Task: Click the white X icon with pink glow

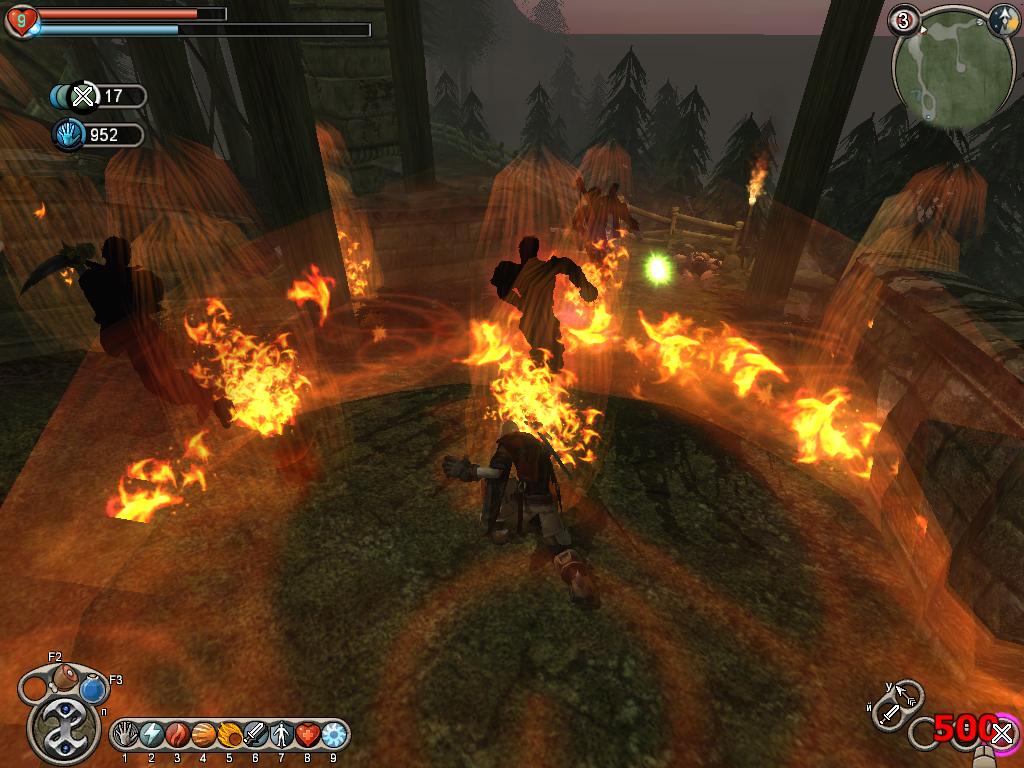Action: (x=1003, y=735)
